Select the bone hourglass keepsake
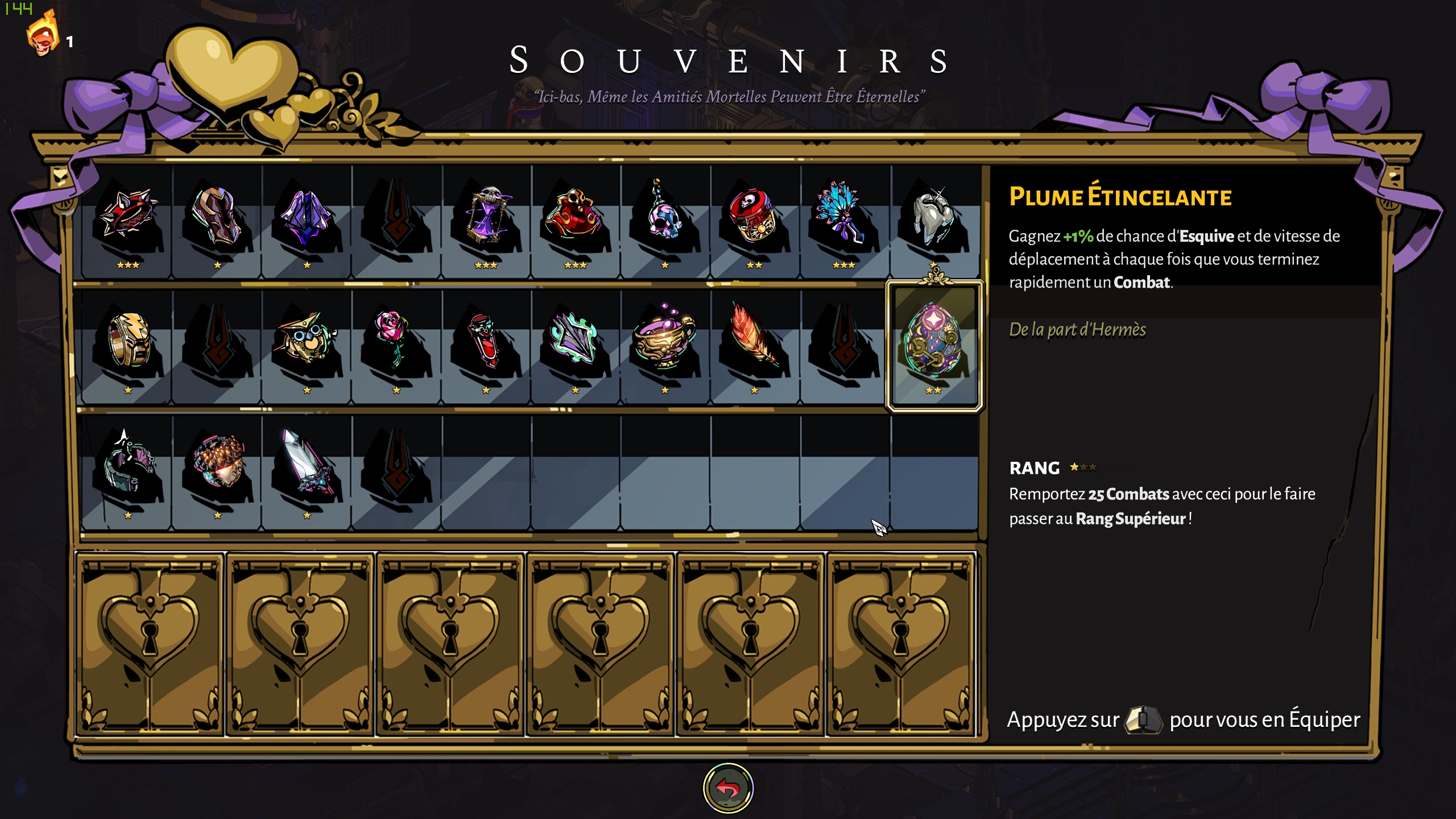 486,219
